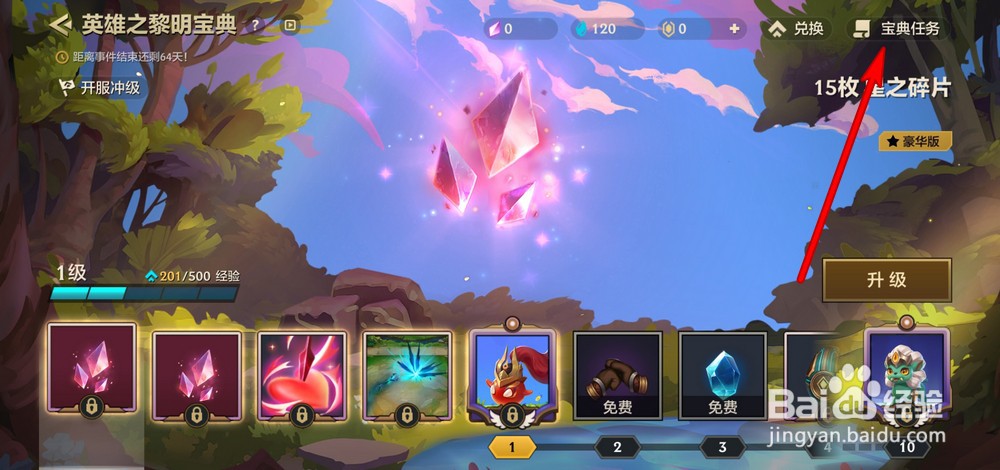Show the question mark help info
Viewport: 1000px width, 470px height.
coord(256,25)
